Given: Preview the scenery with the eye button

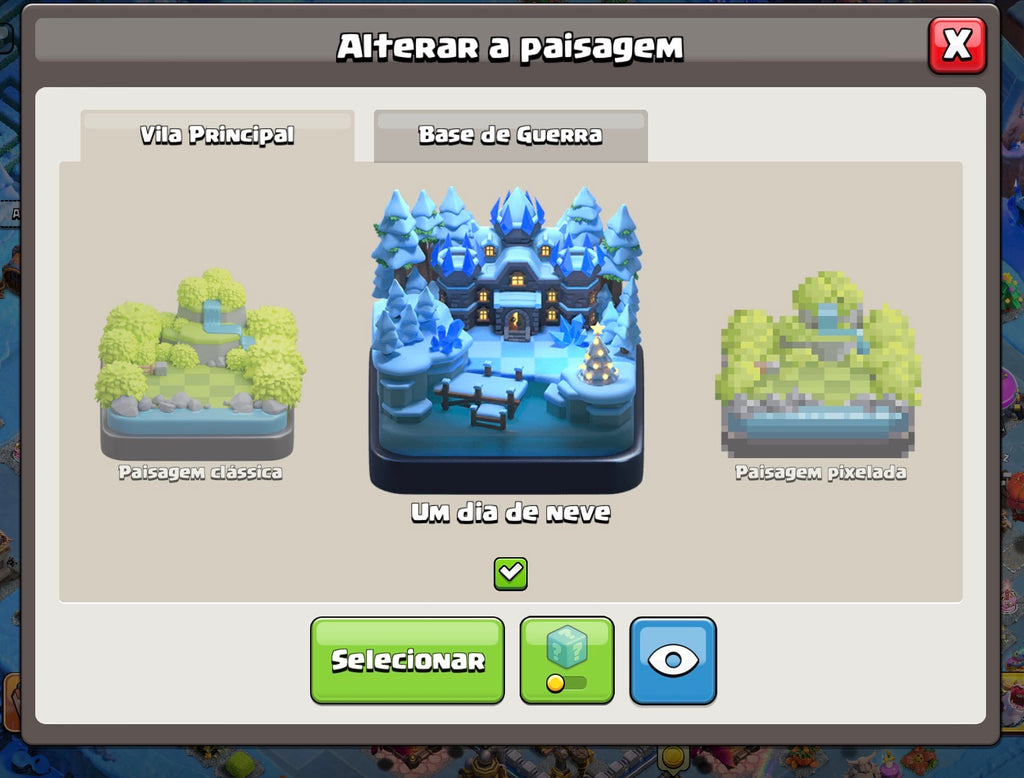Looking at the screenshot, I should tap(673, 660).
